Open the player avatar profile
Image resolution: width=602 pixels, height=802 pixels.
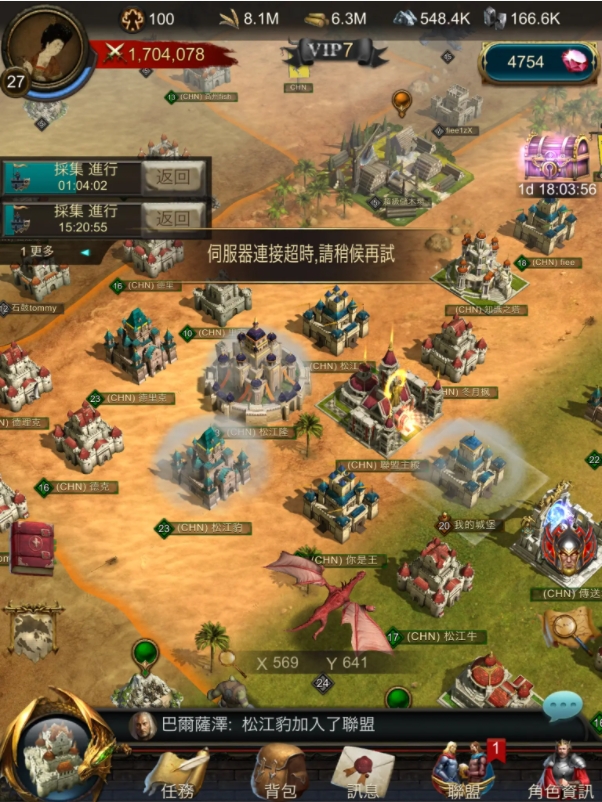(x=46, y=45)
